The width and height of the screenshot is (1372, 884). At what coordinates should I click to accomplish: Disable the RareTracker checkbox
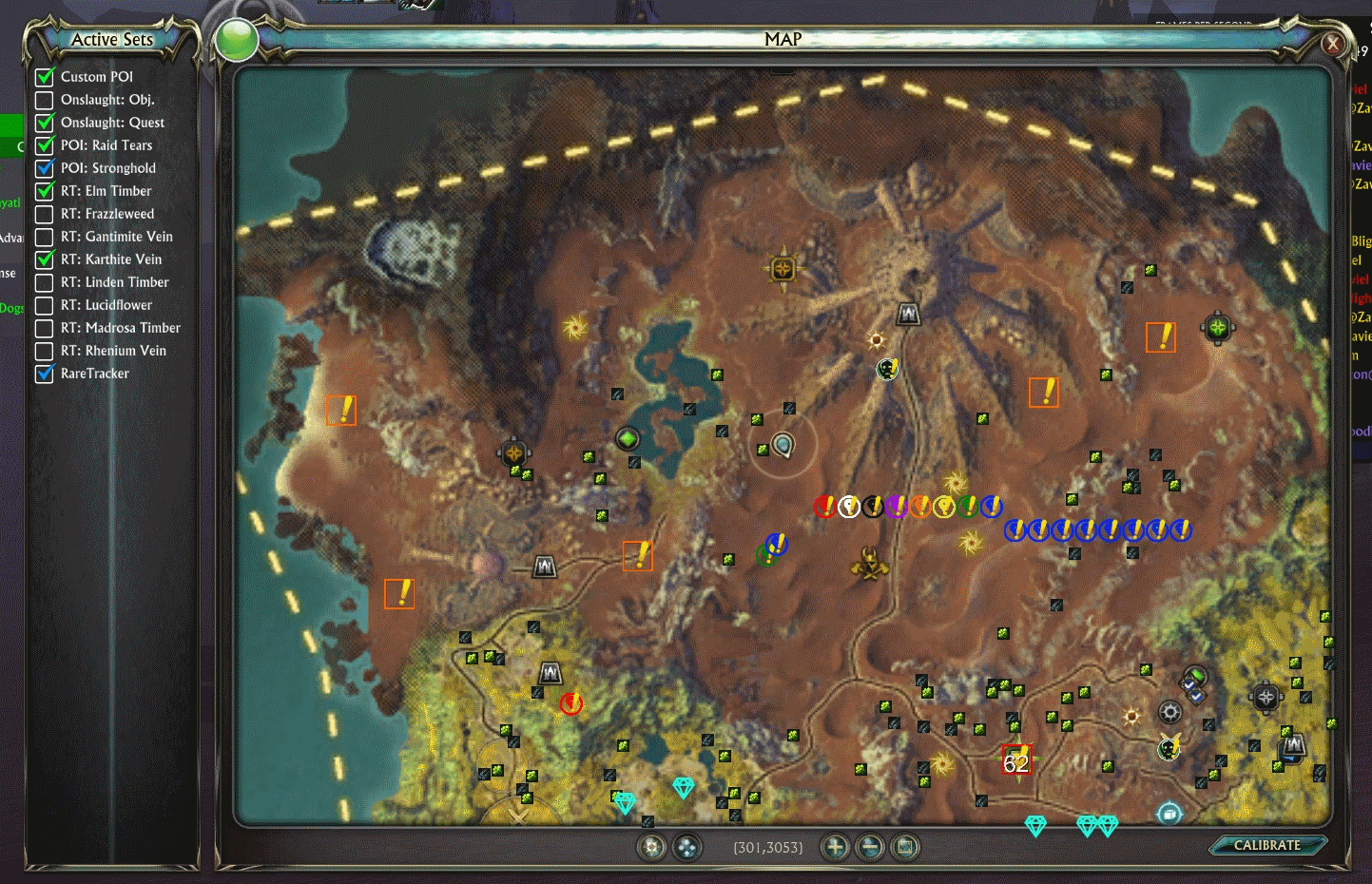point(45,373)
